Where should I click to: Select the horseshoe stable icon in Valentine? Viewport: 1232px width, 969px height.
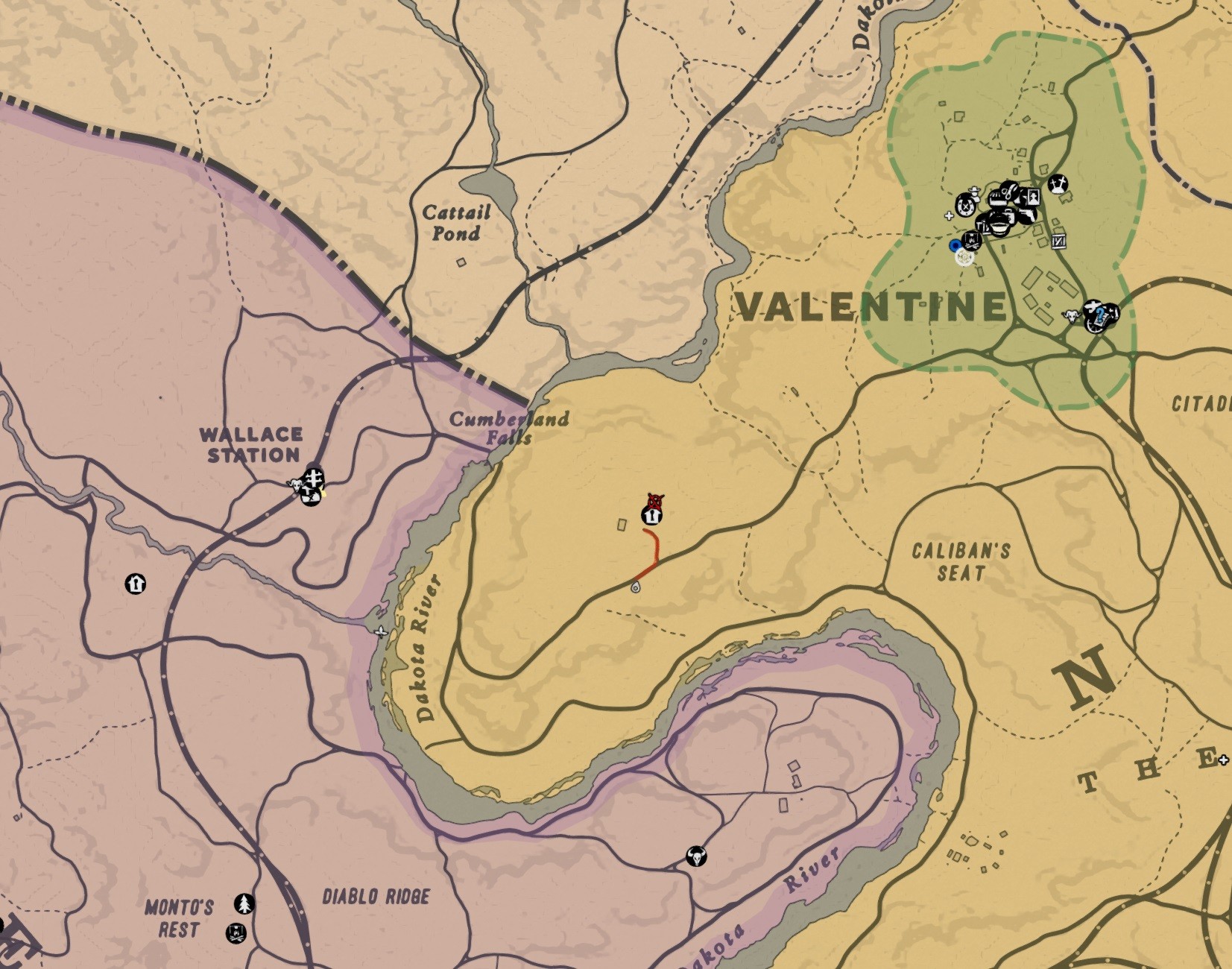coord(964,206)
